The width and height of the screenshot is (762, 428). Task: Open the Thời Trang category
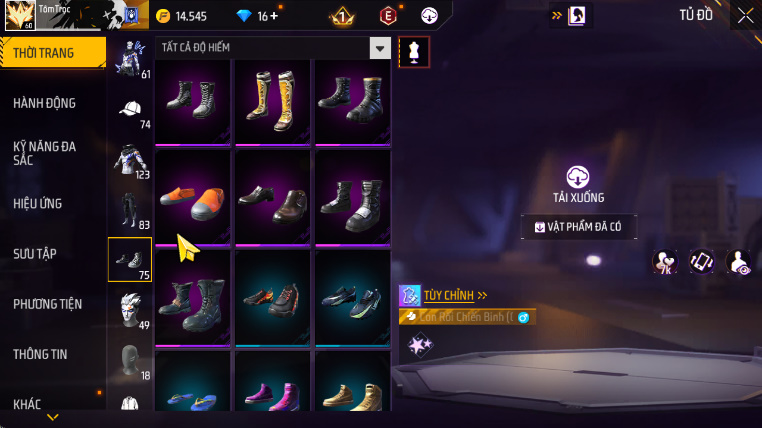(52, 53)
